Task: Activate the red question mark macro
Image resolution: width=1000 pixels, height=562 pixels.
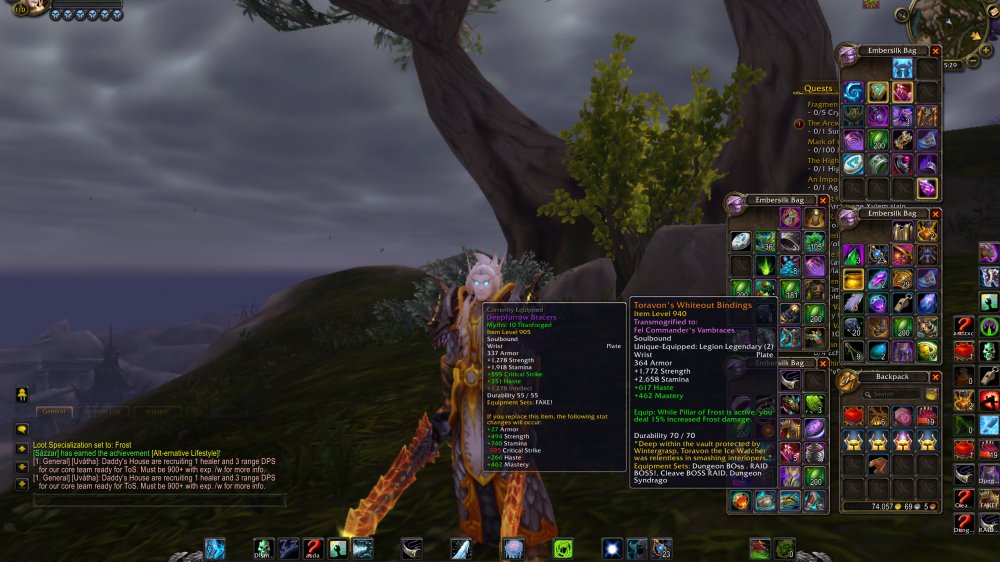Action: (313, 548)
